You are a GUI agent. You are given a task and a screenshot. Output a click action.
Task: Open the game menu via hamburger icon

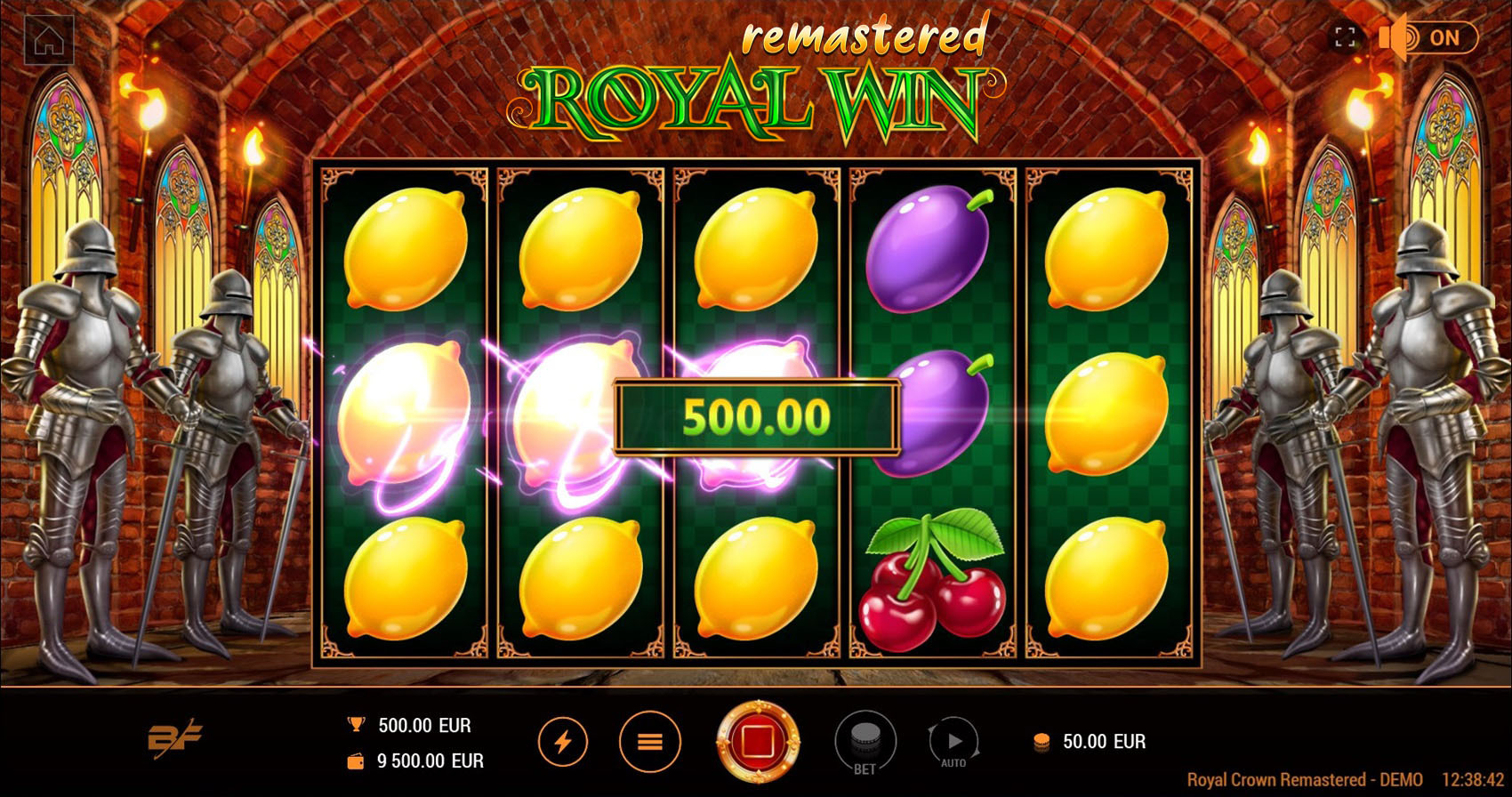pos(650,740)
